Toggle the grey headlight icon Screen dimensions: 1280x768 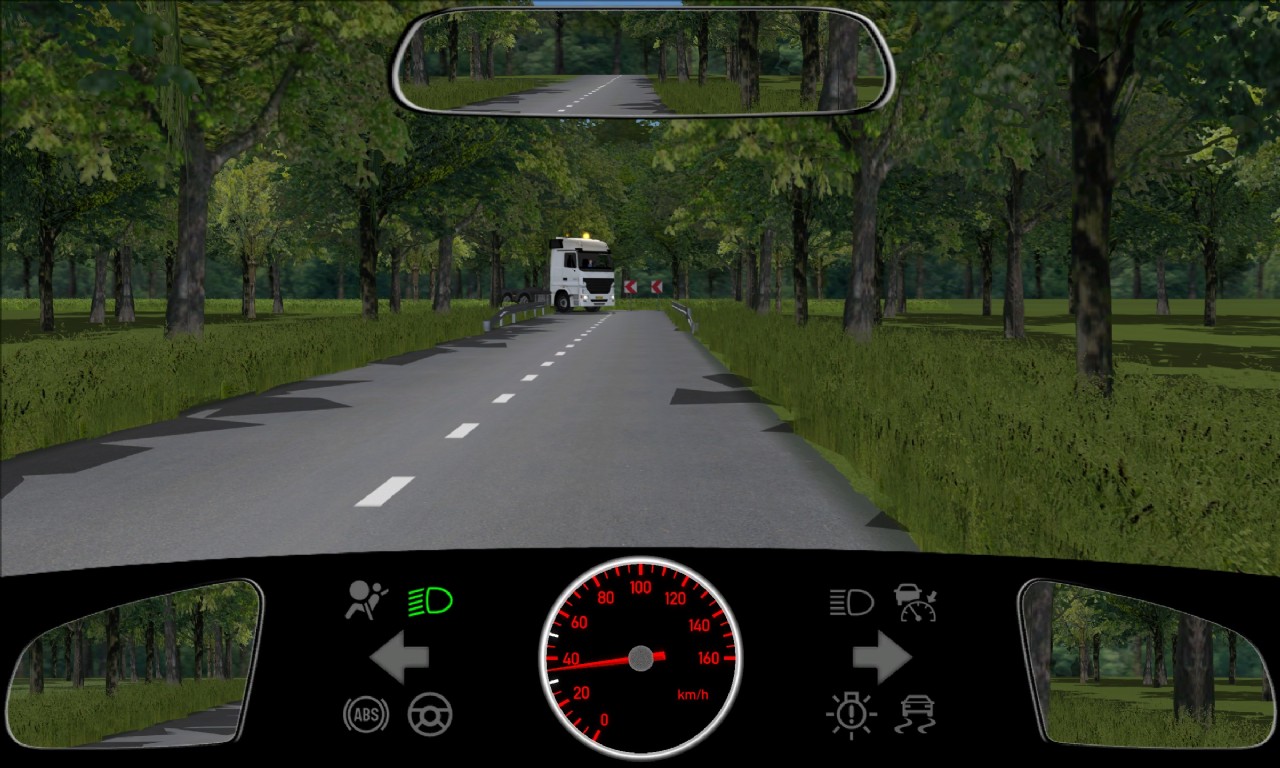(x=851, y=601)
